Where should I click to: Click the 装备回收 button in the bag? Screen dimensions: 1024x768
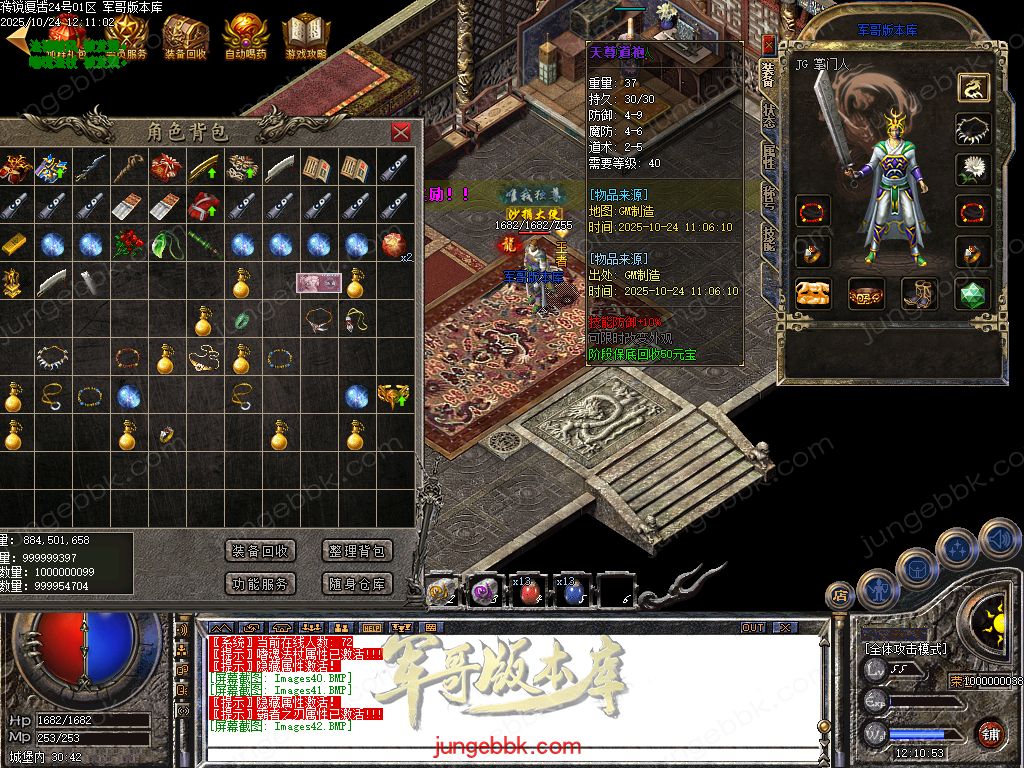click(260, 551)
